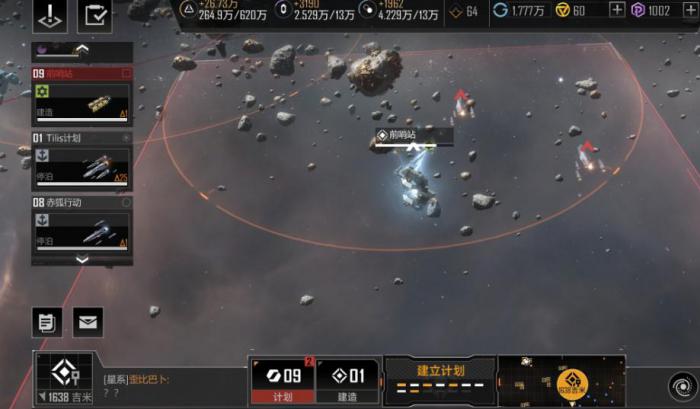Switch to the 计划 tab showing 09
700x409 pixels.
tap(282, 381)
